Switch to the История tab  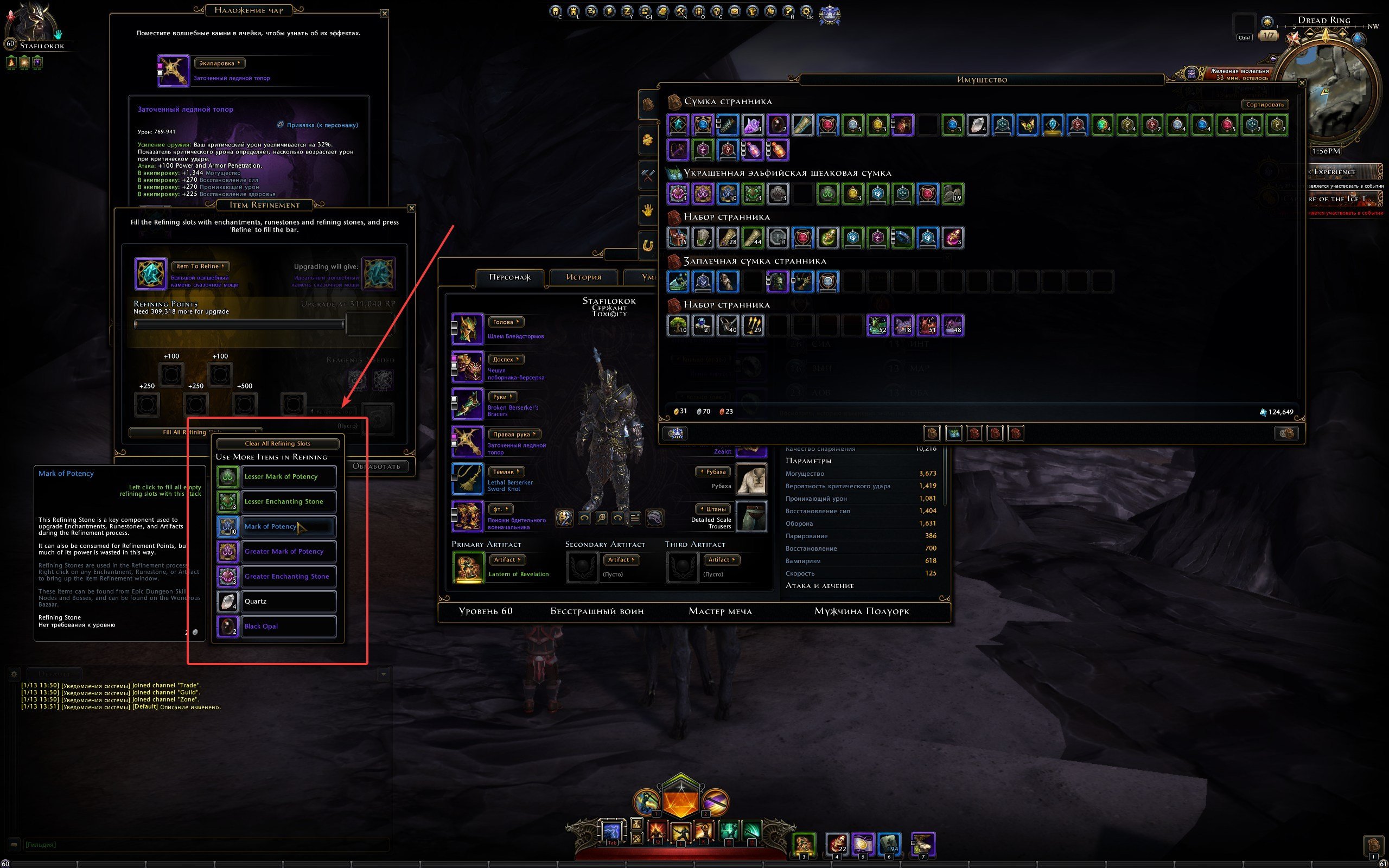click(584, 277)
